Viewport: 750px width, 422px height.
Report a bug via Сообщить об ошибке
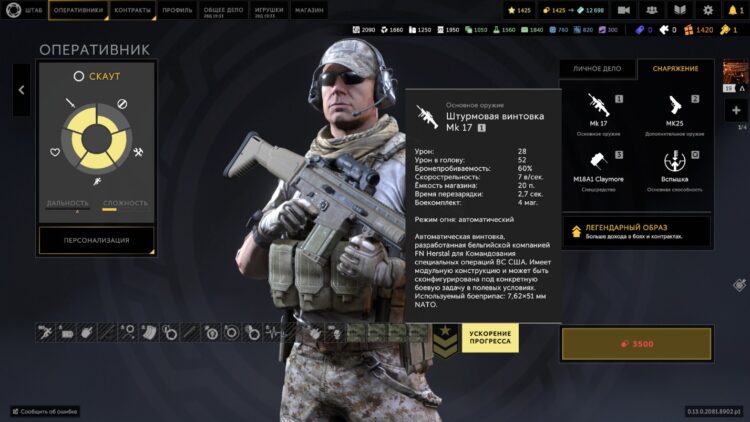point(45,411)
